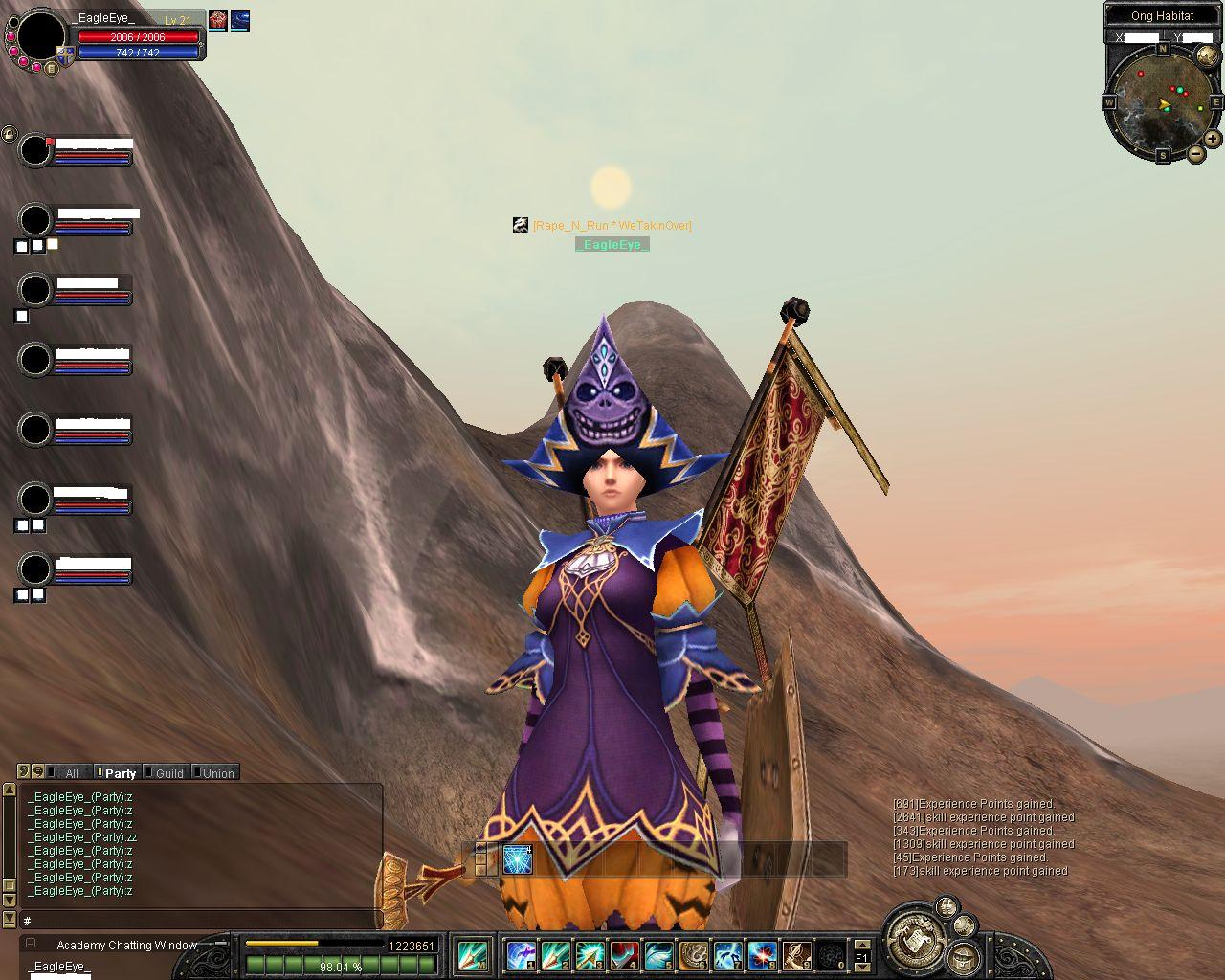Activate the skill in hotbar slot 1
The height and width of the screenshot is (980, 1225).
(521, 955)
